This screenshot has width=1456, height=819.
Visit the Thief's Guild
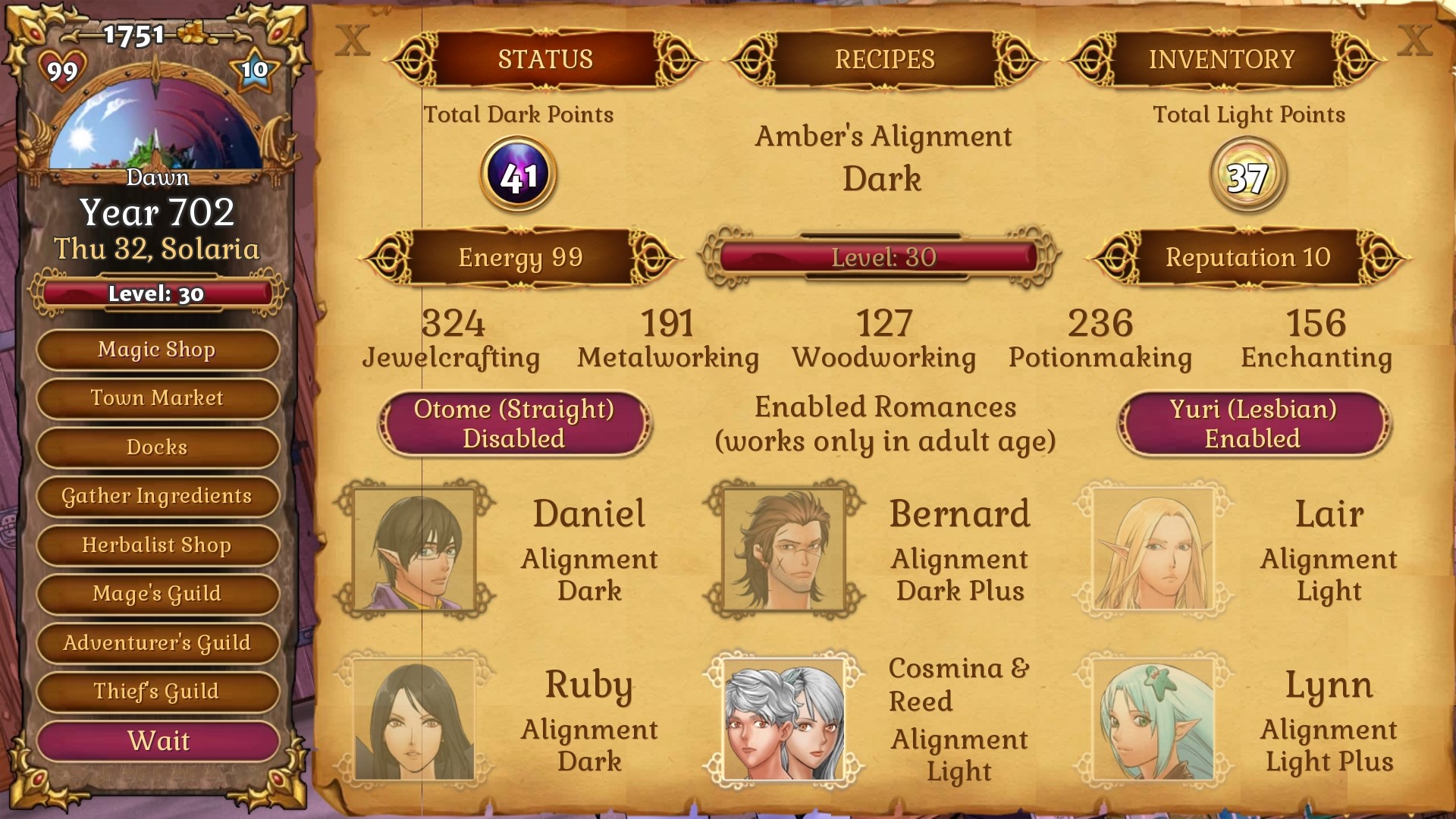tap(157, 691)
